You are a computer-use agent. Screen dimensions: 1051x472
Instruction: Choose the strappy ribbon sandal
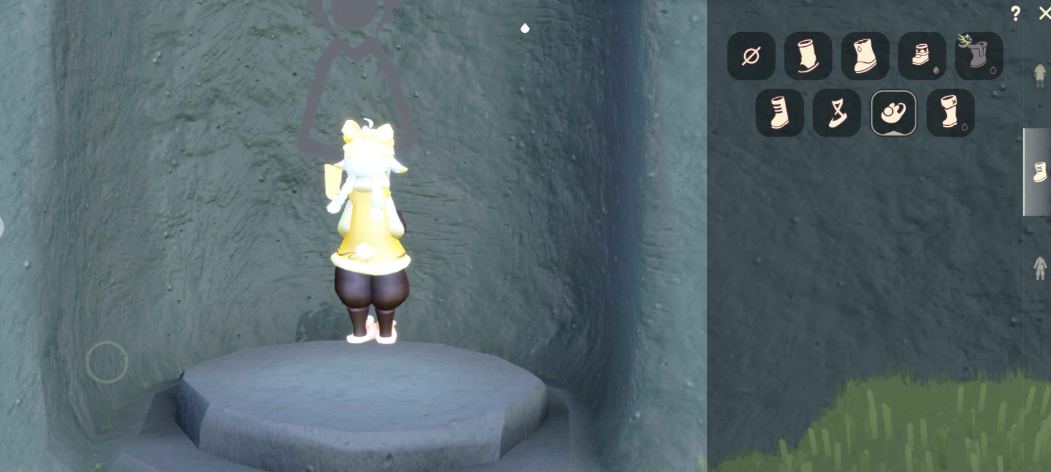click(837, 113)
